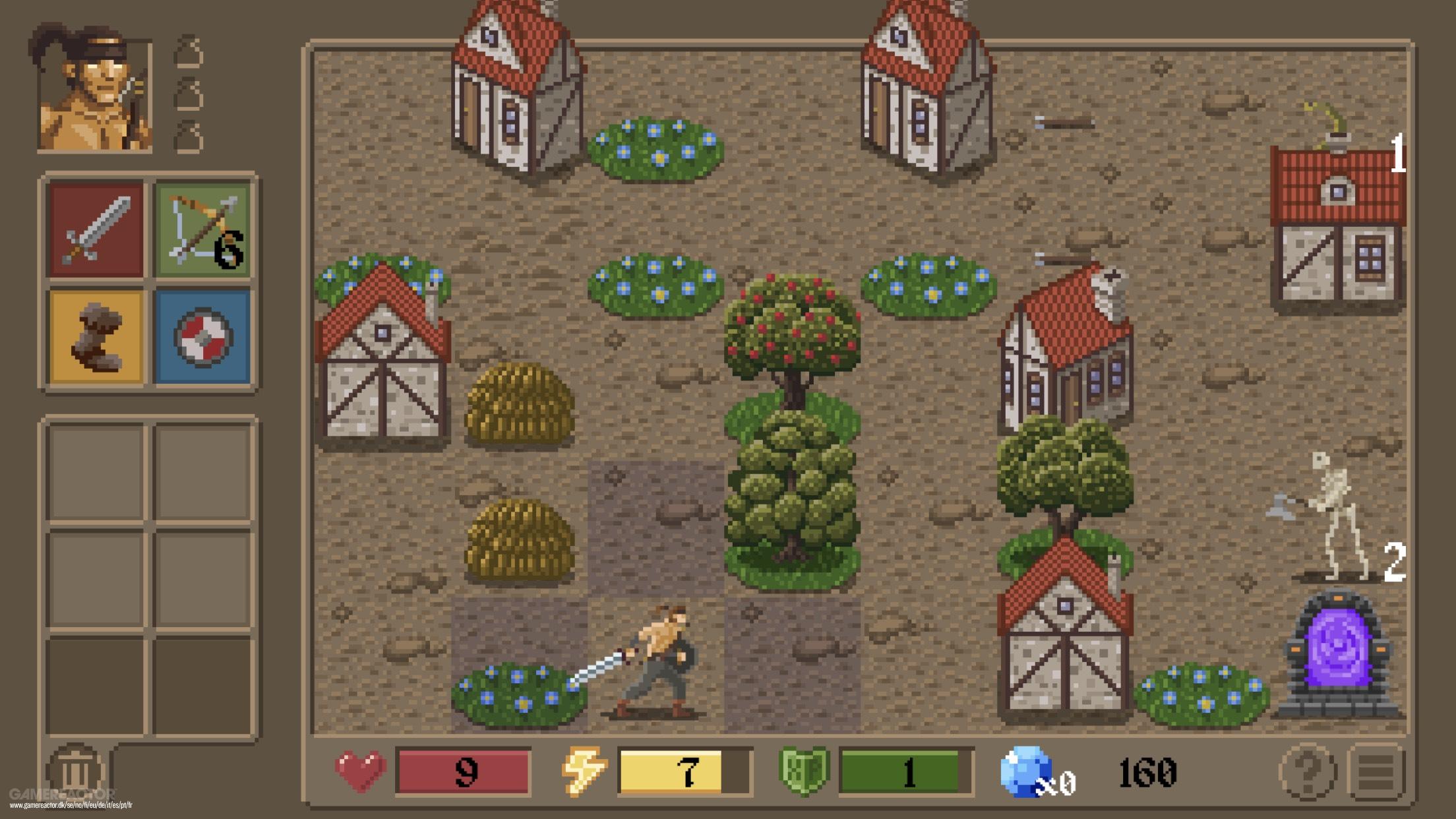Viewport: 1456px width, 819px height.
Task: Select the sword attack icon
Action: click(96, 228)
